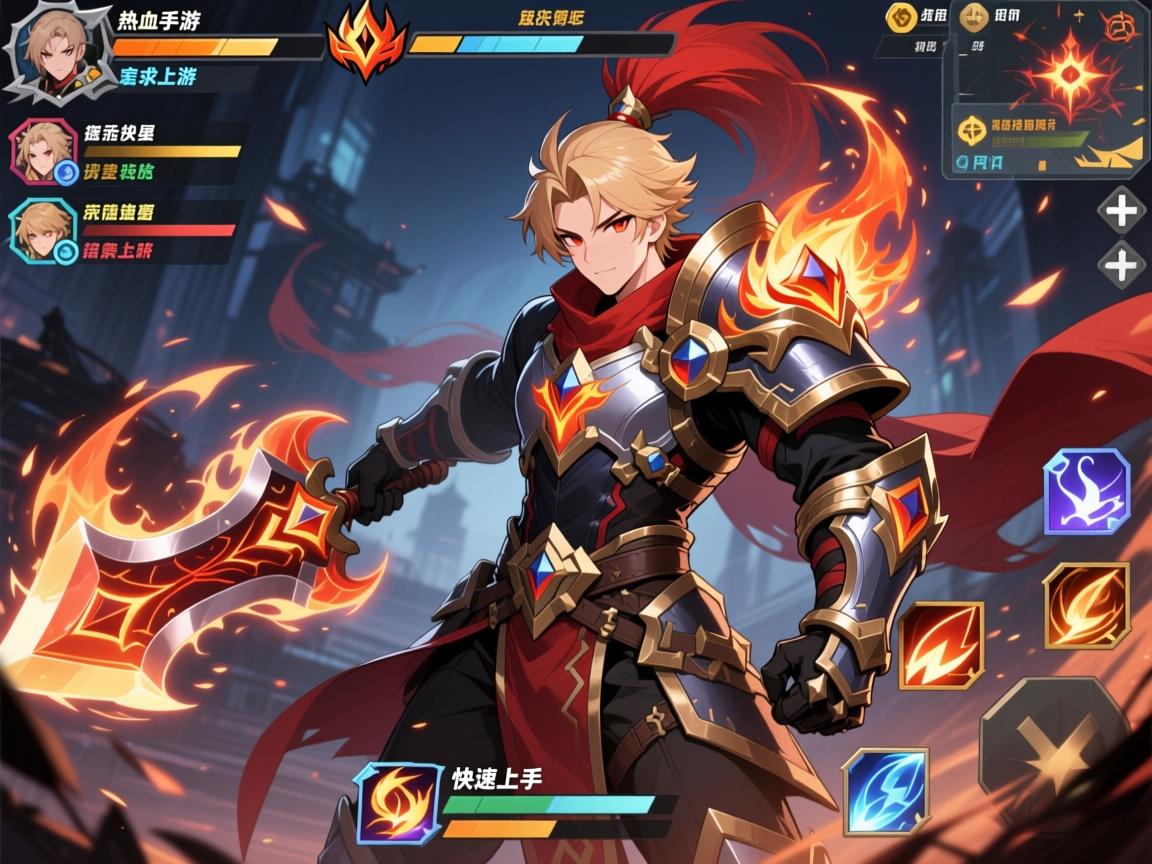Use the orange flame skill with gold frame
The width and height of the screenshot is (1152, 864).
[x=1086, y=605]
